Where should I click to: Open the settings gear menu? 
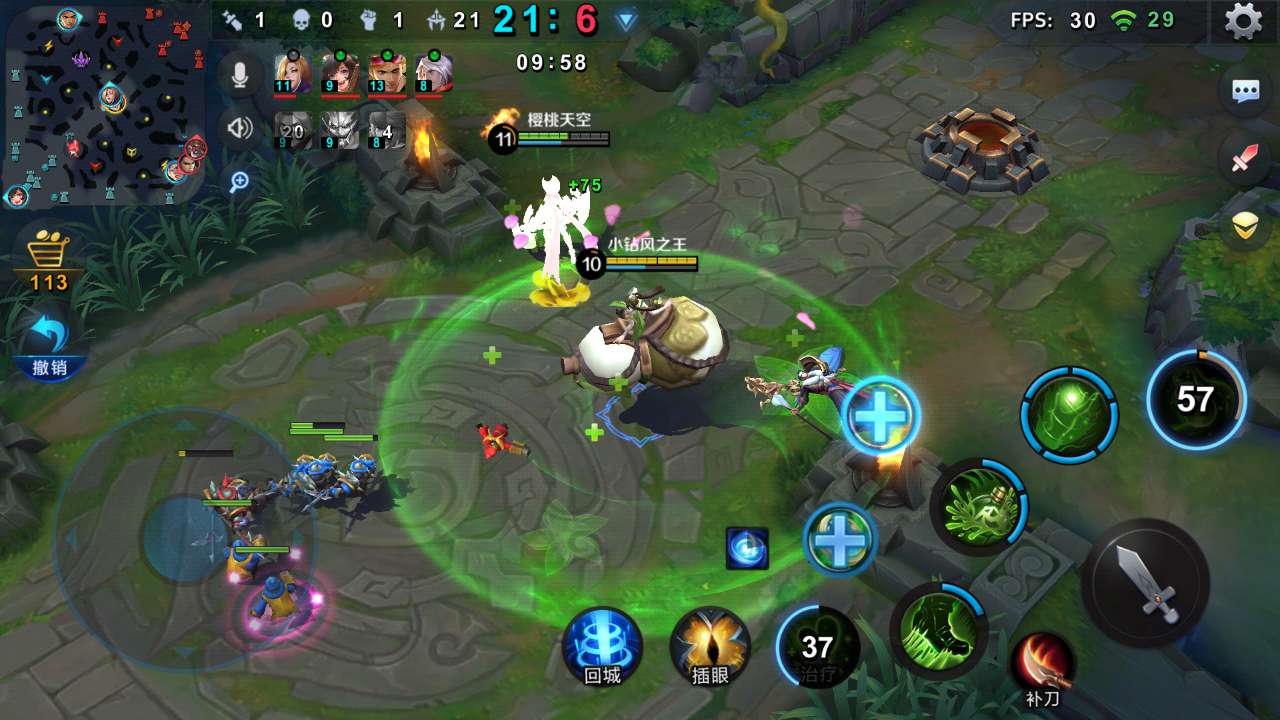1243,21
